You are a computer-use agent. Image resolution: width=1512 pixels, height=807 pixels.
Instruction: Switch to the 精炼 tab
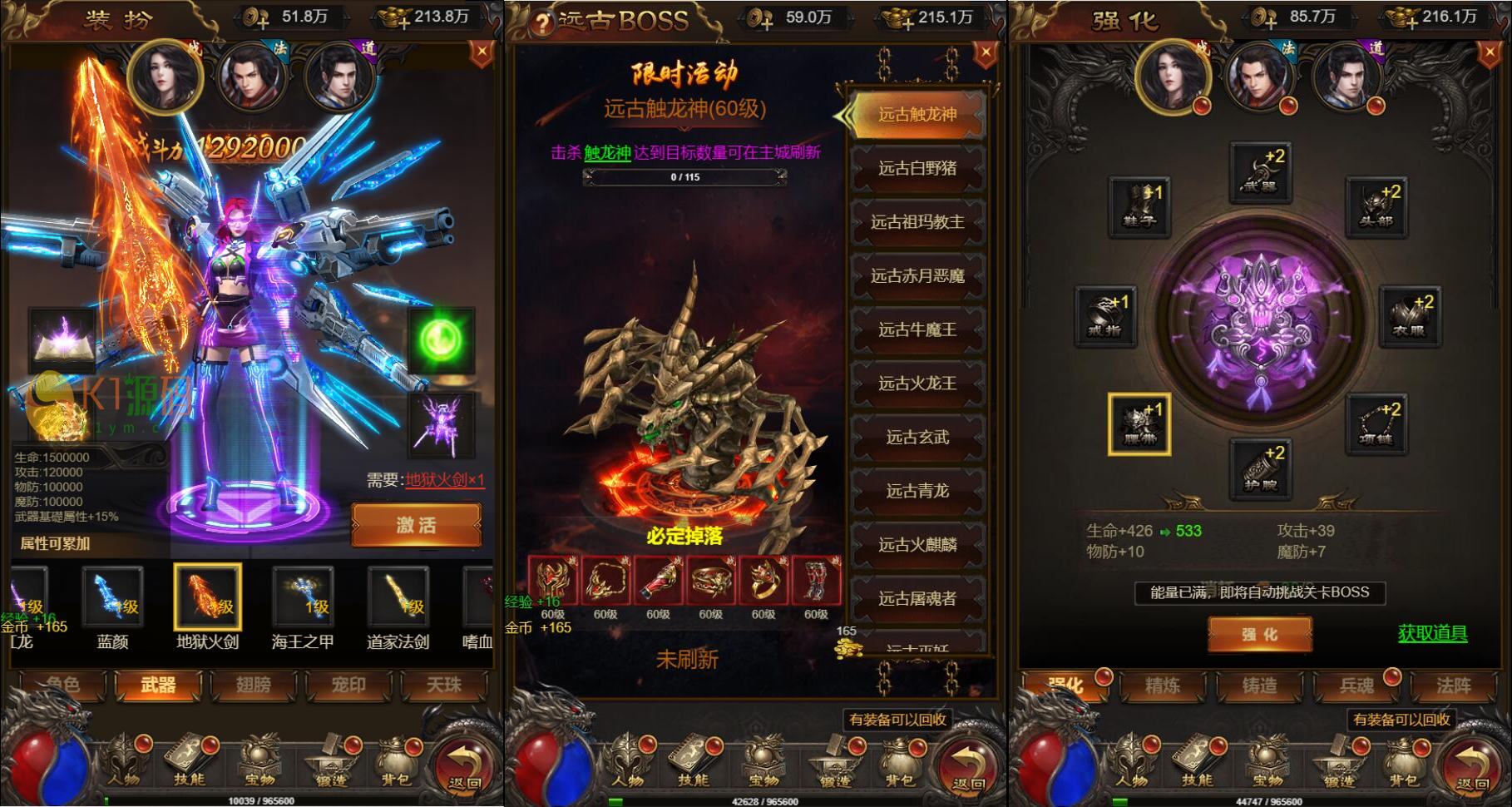(1163, 686)
